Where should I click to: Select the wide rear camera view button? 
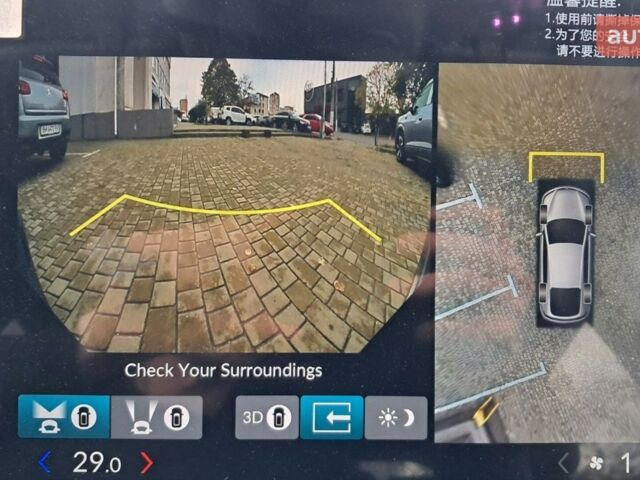coord(64,417)
